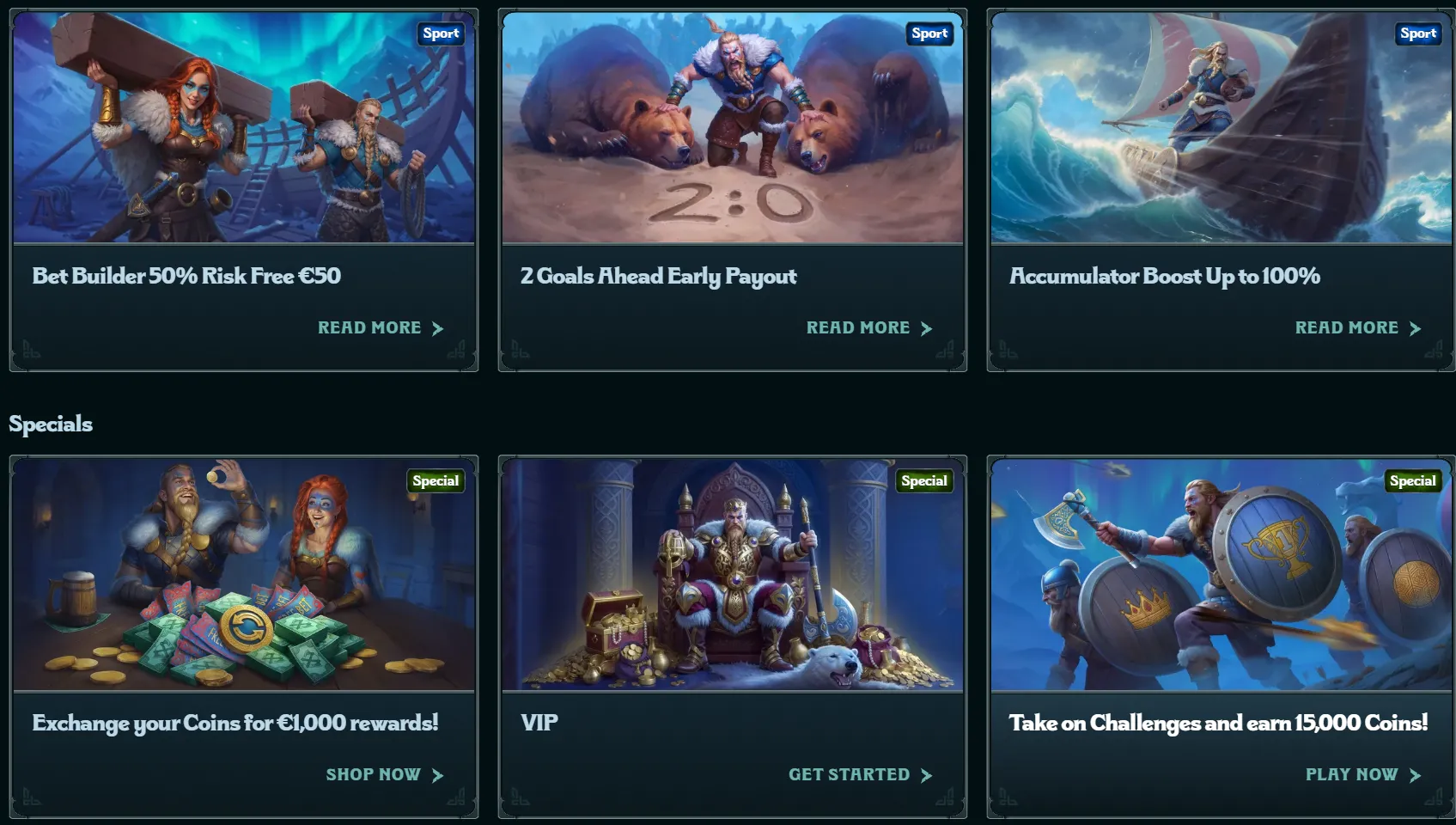Open the king on throne VIP image

click(733, 576)
